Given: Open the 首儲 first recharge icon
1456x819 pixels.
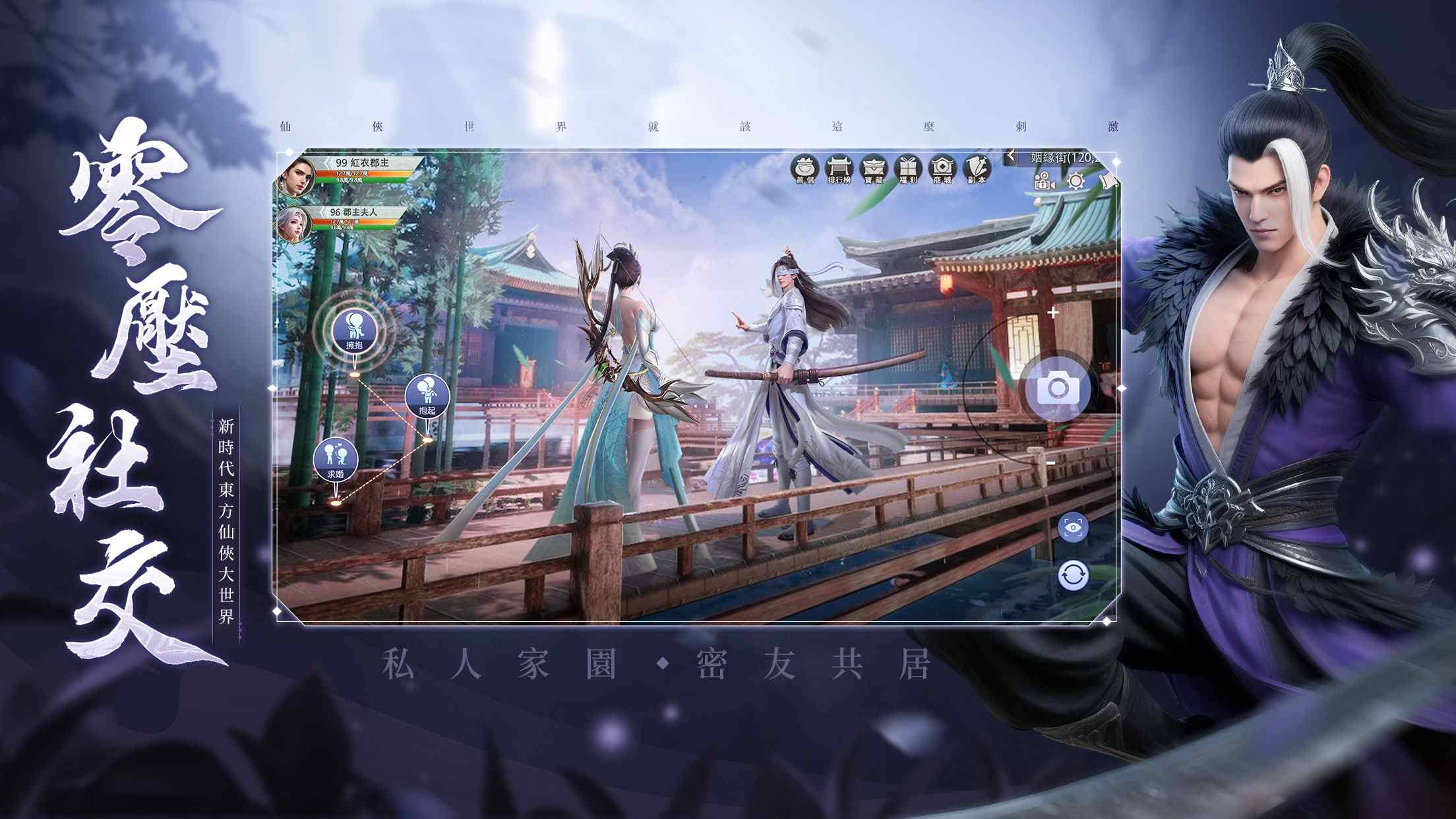Looking at the screenshot, I should coord(806,170).
